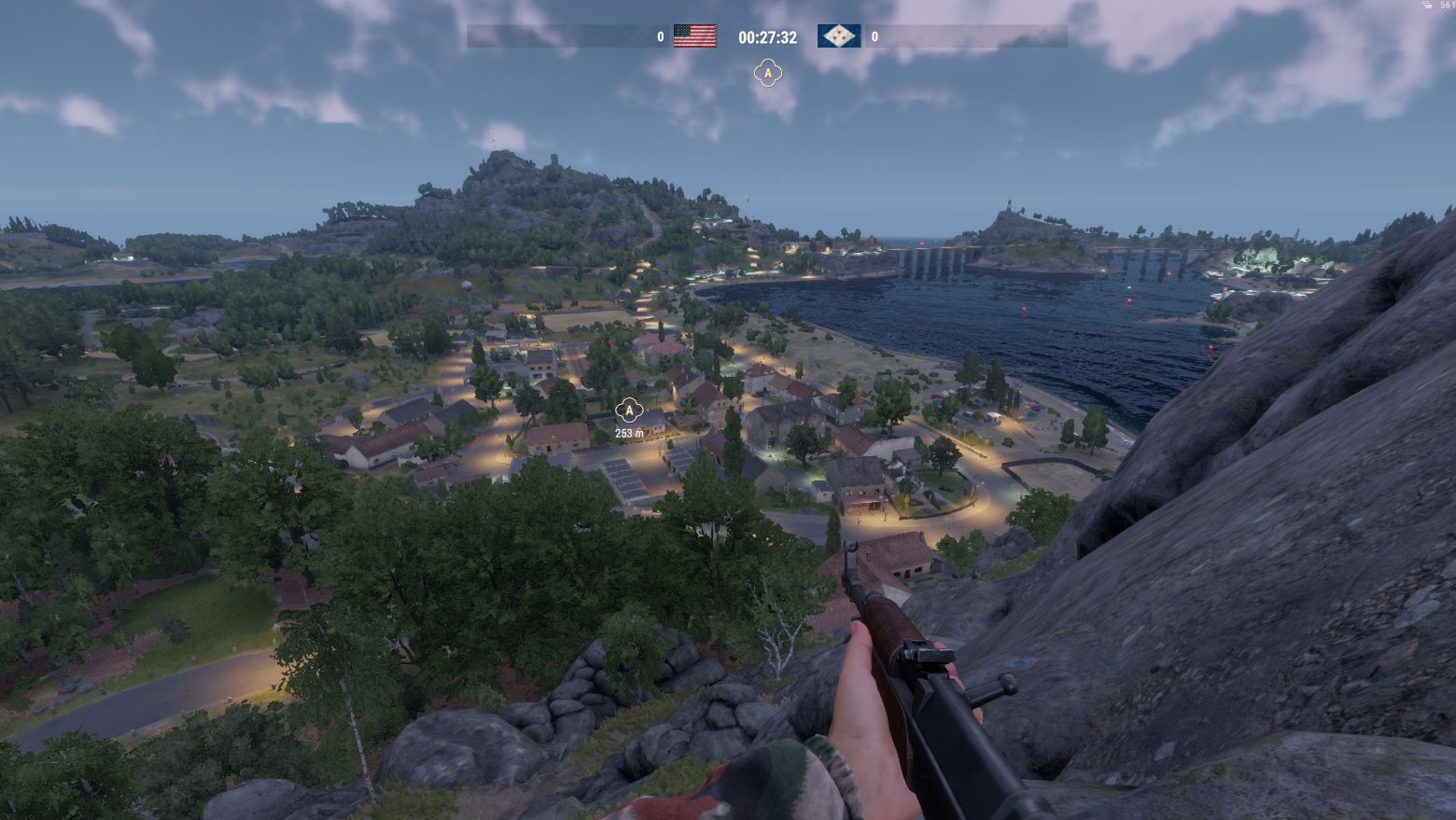Select the objective A waypoint showing 253 m

click(x=630, y=410)
